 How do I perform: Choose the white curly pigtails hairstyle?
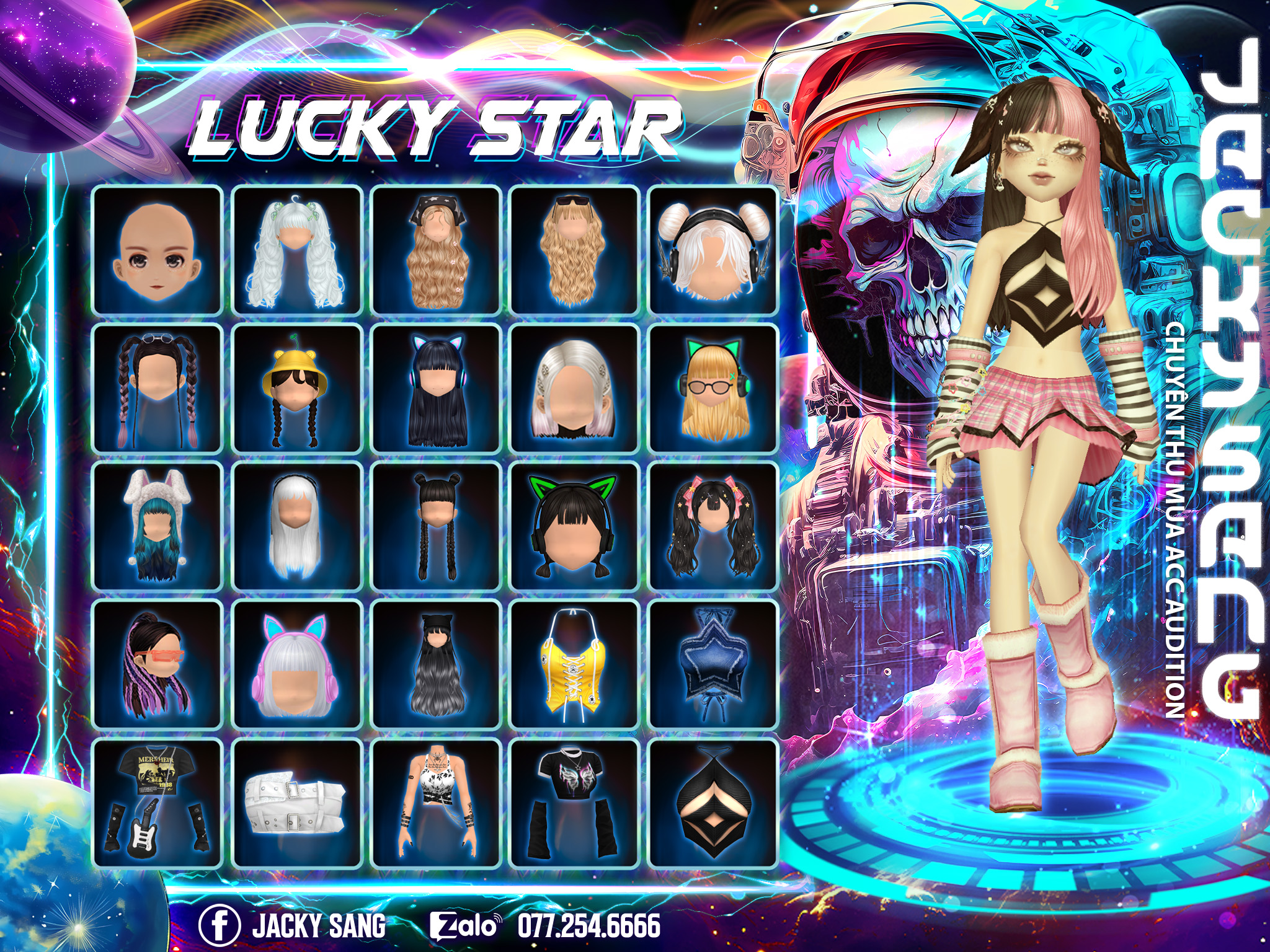pos(296,249)
